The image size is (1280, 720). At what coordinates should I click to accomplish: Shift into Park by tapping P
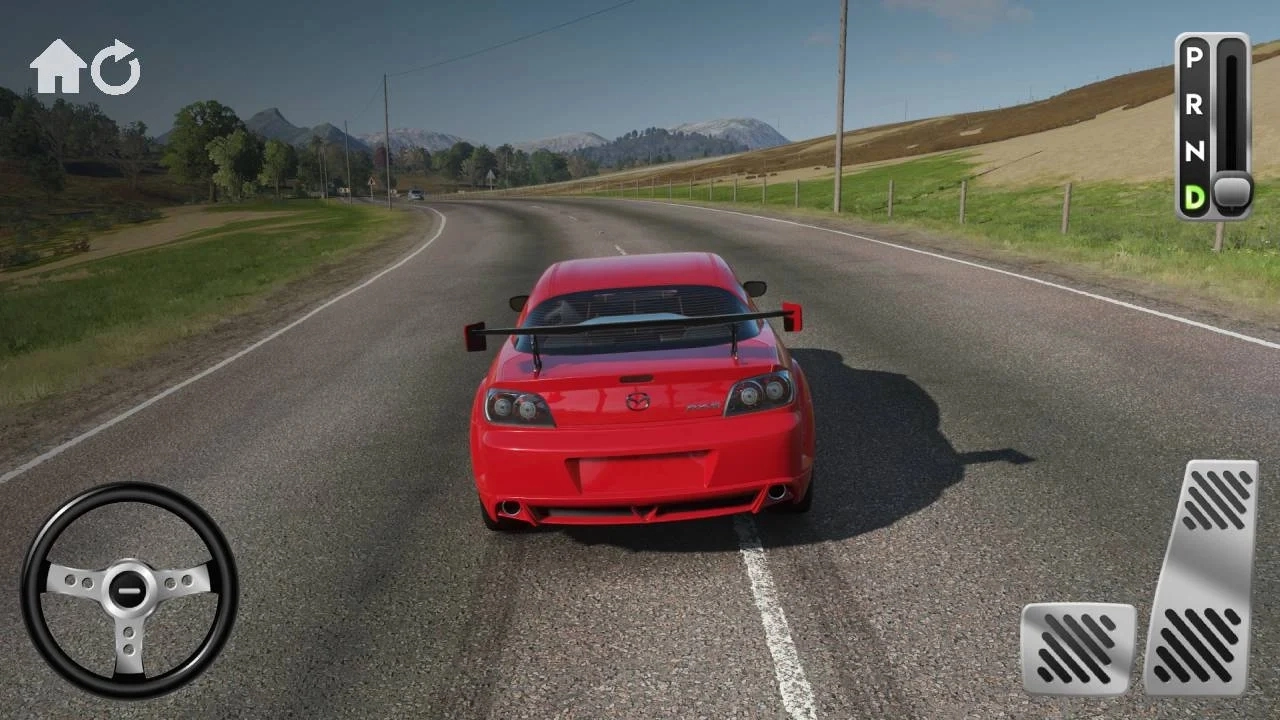[x=1192, y=58]
